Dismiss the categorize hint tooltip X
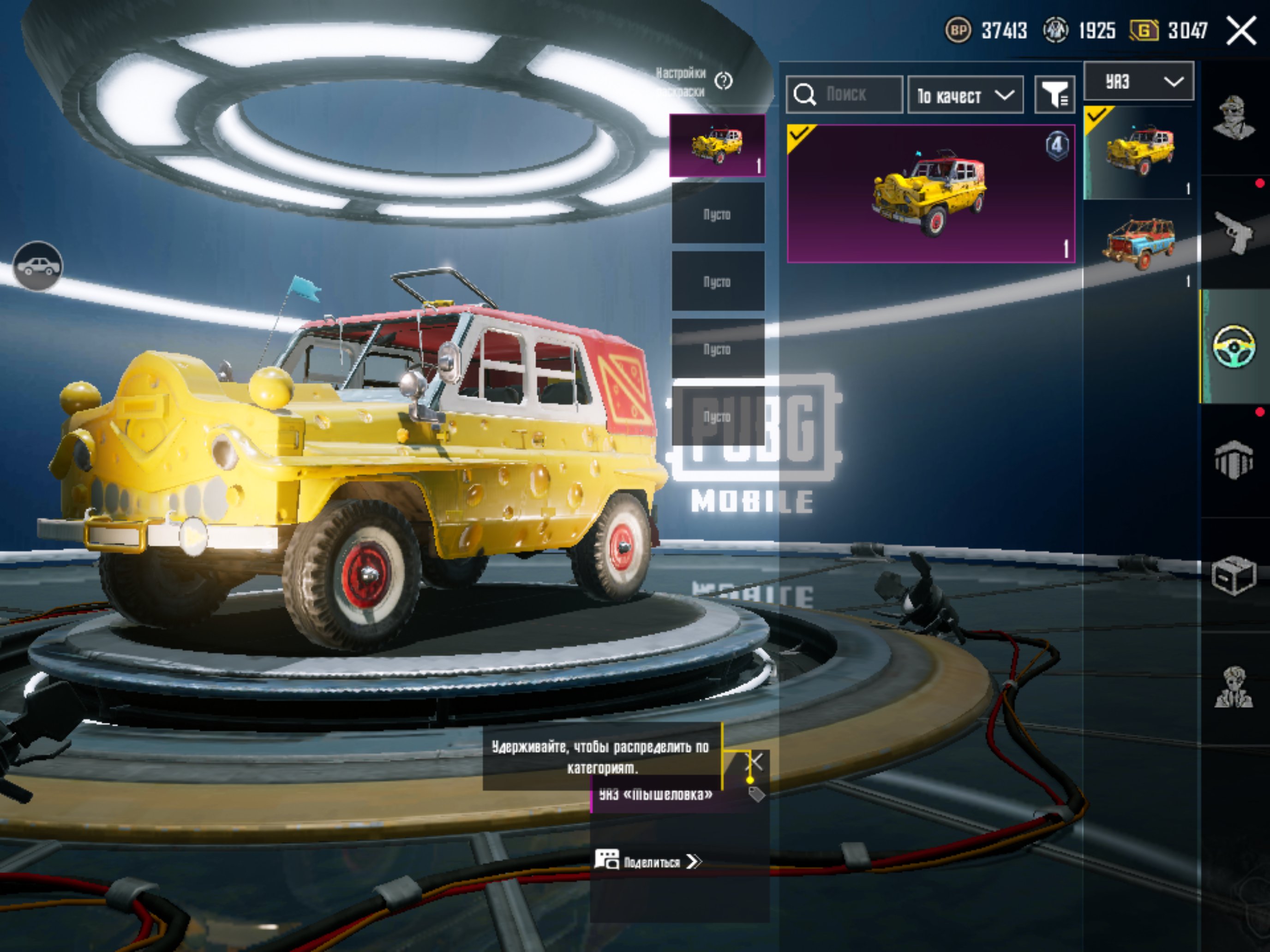 tap(755, 762)
